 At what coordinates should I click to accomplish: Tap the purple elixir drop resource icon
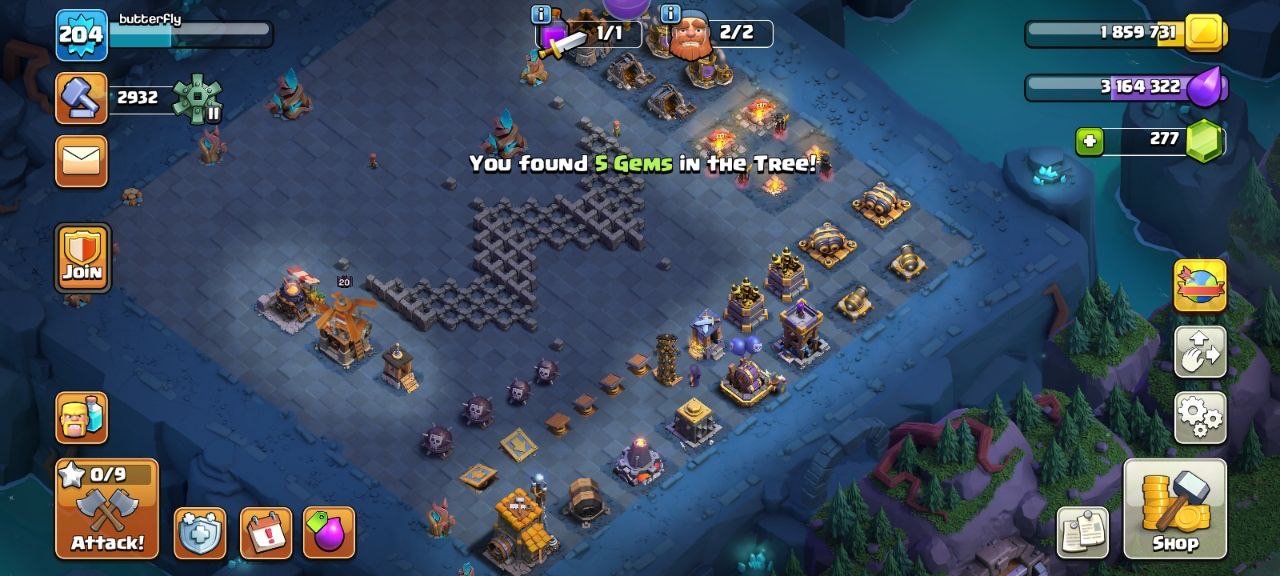coord(1206,87)
